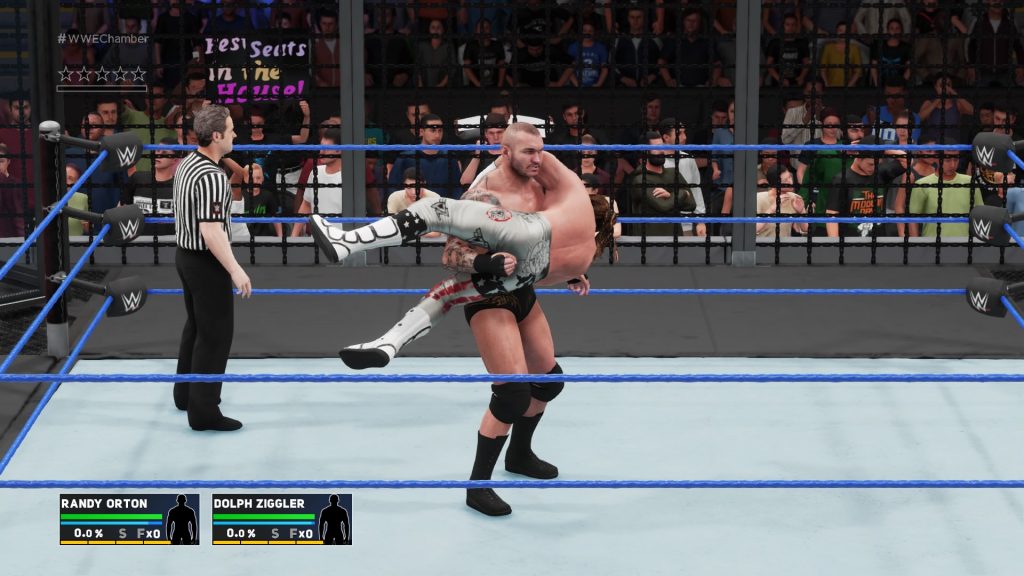Click Randy Orton's body damage silhouette

181,519
